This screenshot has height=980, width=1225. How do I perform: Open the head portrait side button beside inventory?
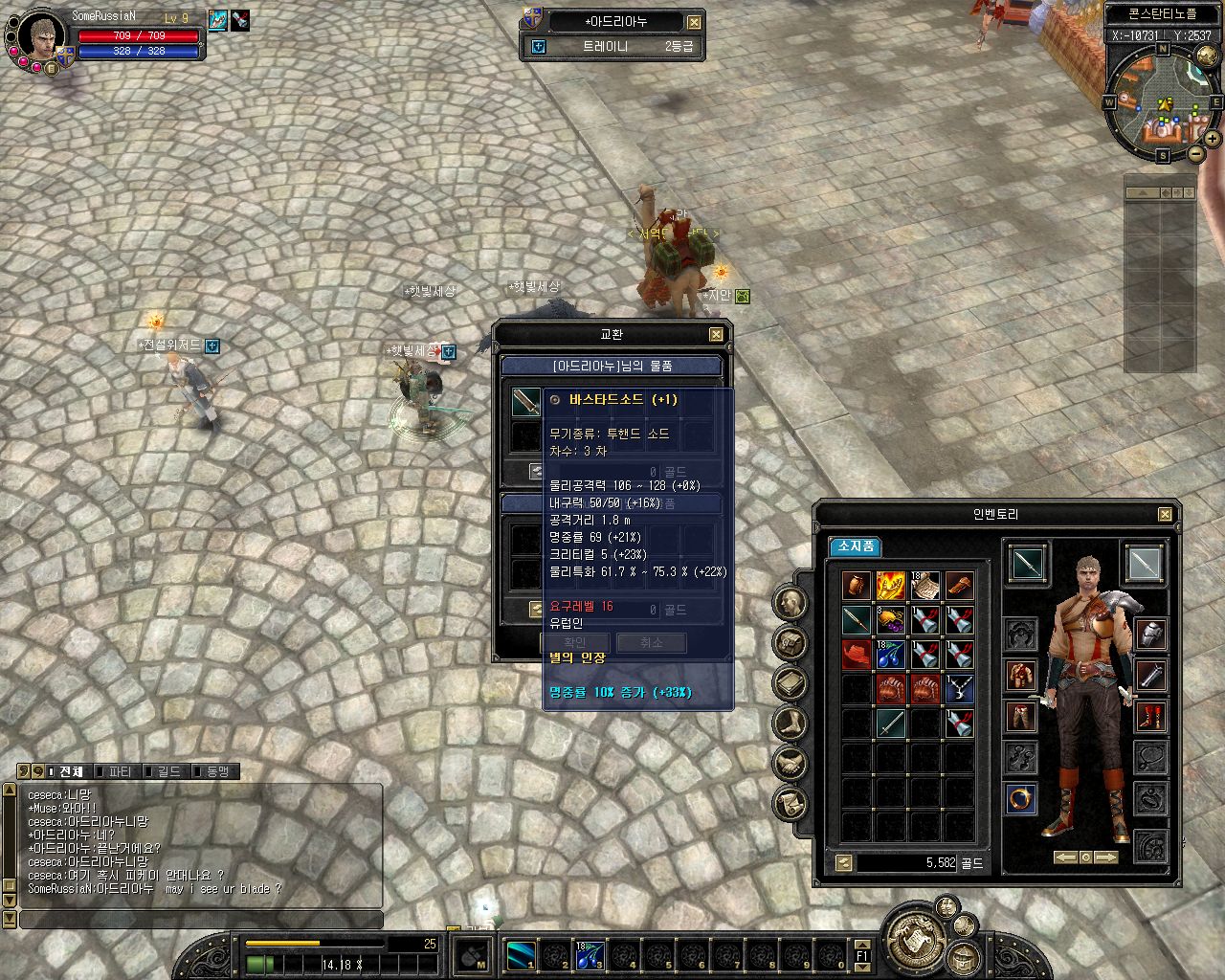(x=791, y=602)
